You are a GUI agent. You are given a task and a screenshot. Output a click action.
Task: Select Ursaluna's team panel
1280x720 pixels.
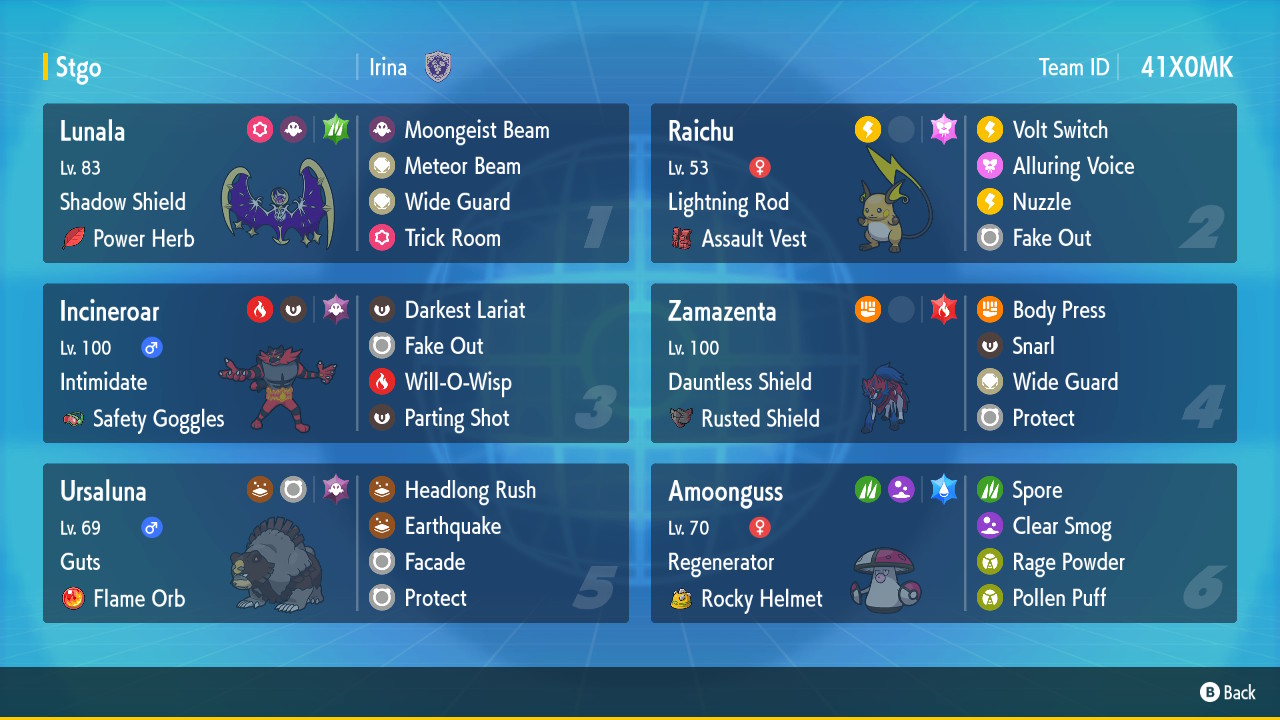[335, 543]
